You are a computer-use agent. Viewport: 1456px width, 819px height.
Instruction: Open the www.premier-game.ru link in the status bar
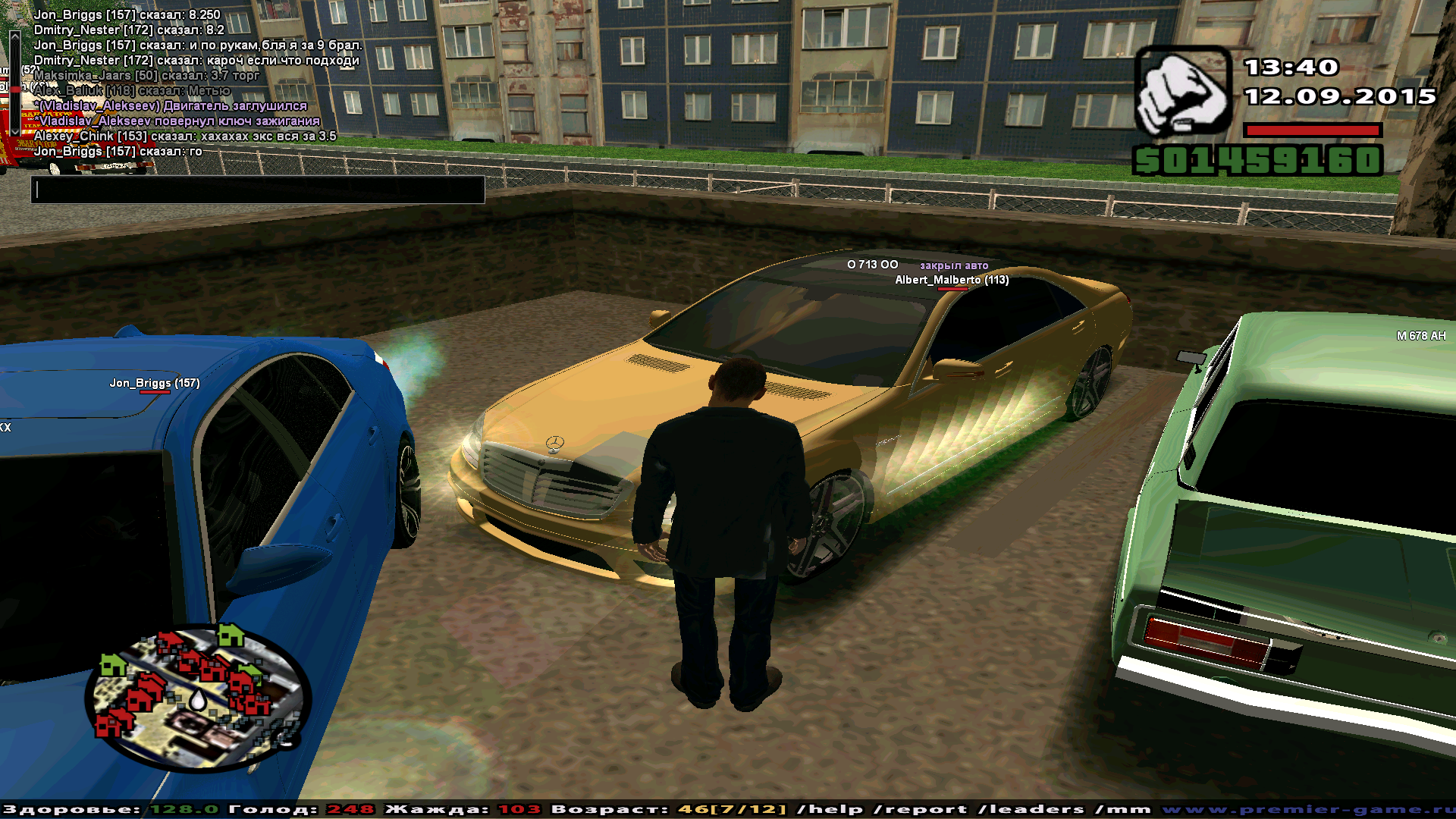1307,809
